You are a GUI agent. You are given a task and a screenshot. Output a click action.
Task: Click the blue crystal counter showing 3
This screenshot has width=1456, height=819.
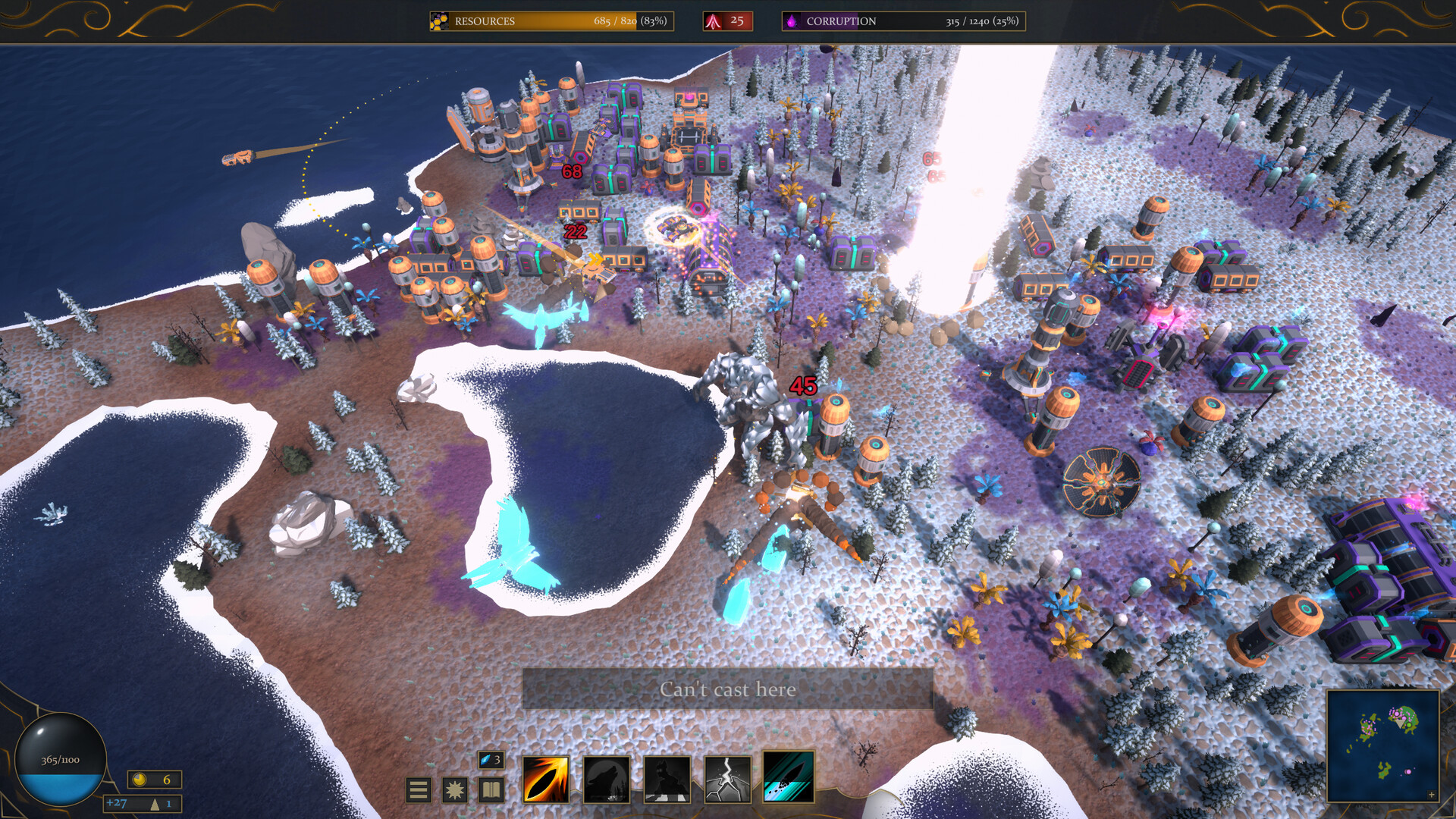491,761
